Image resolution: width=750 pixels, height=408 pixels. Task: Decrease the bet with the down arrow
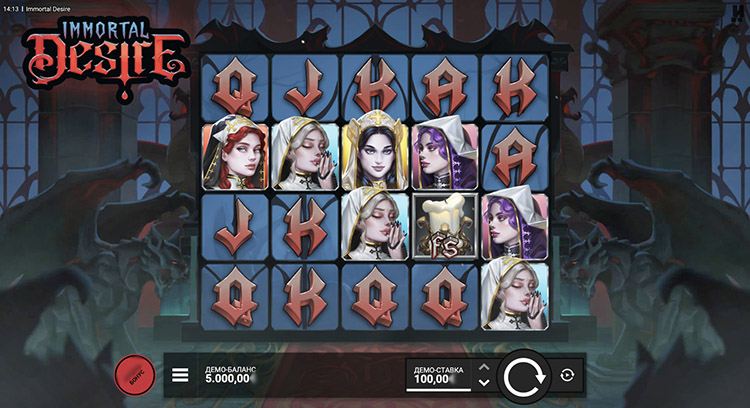click(x=484, y=383)
